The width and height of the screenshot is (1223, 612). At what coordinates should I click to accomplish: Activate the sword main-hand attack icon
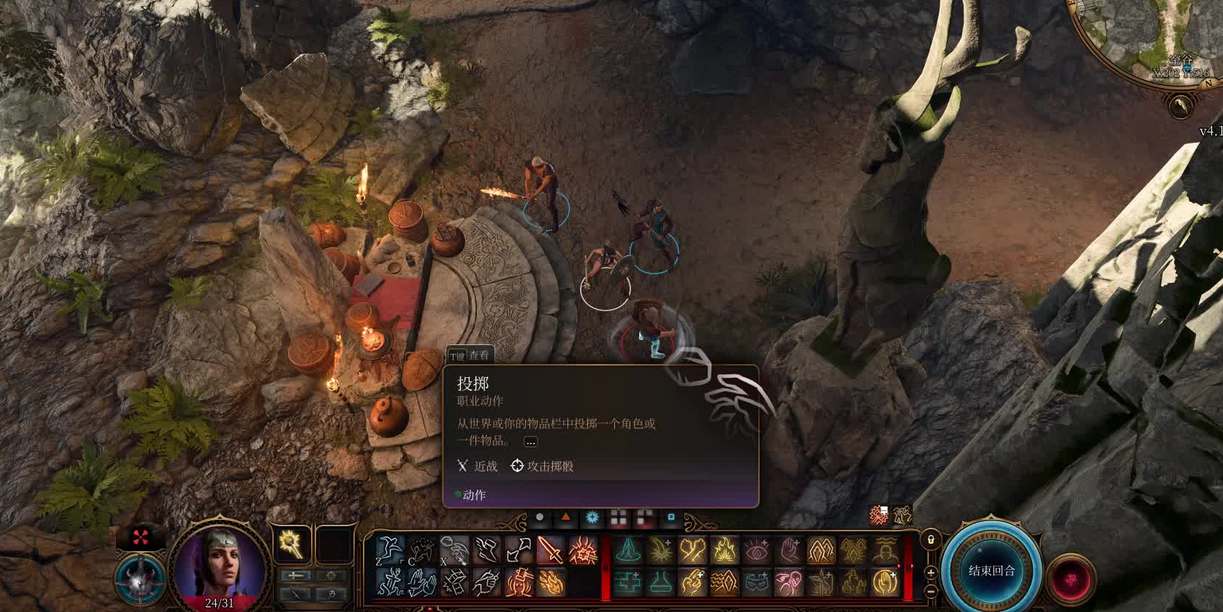point(552,550)
